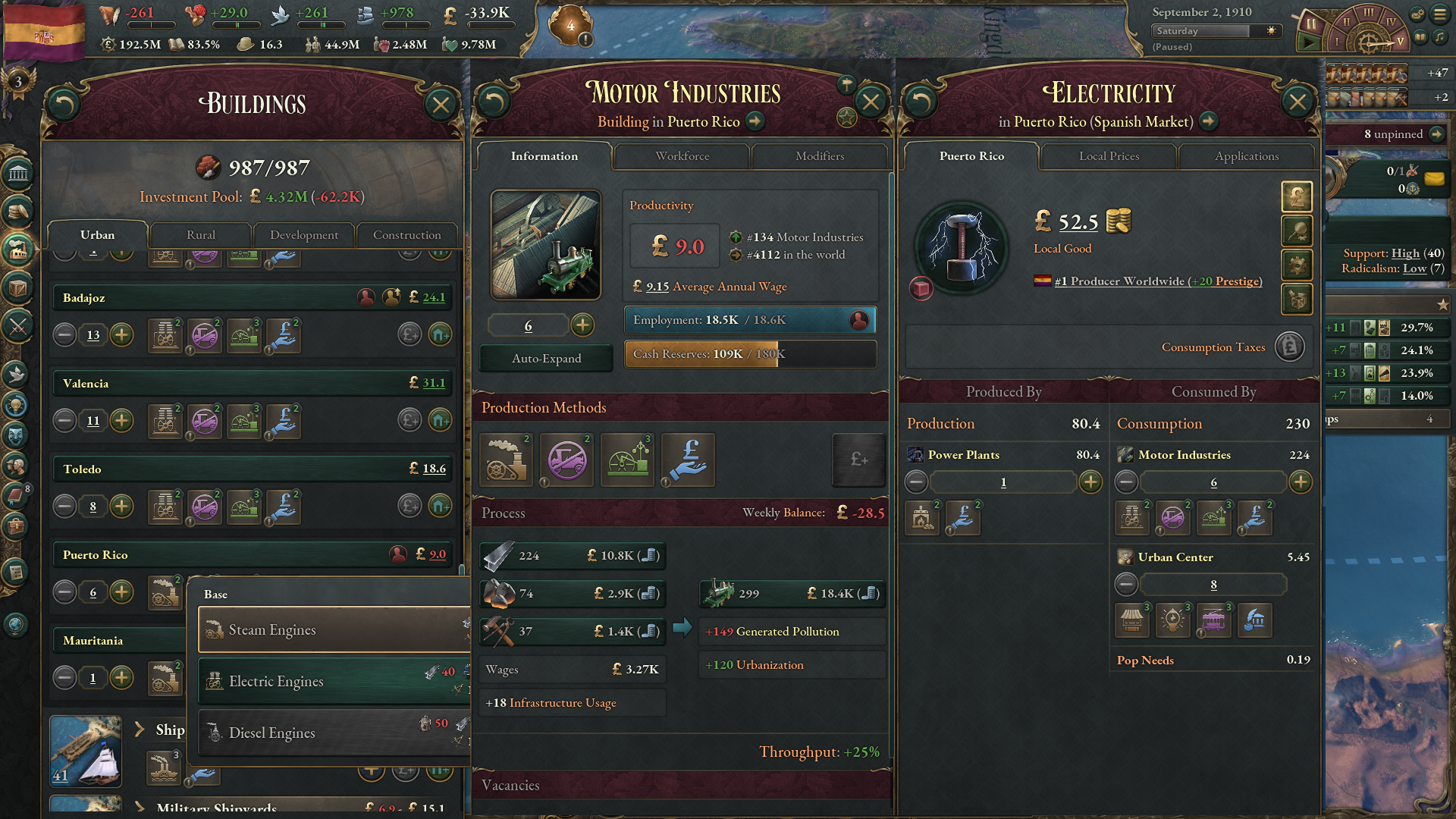Click the purple engines production method icon
This screenshot has width=1456, height=819.
[x=566, y=460]
